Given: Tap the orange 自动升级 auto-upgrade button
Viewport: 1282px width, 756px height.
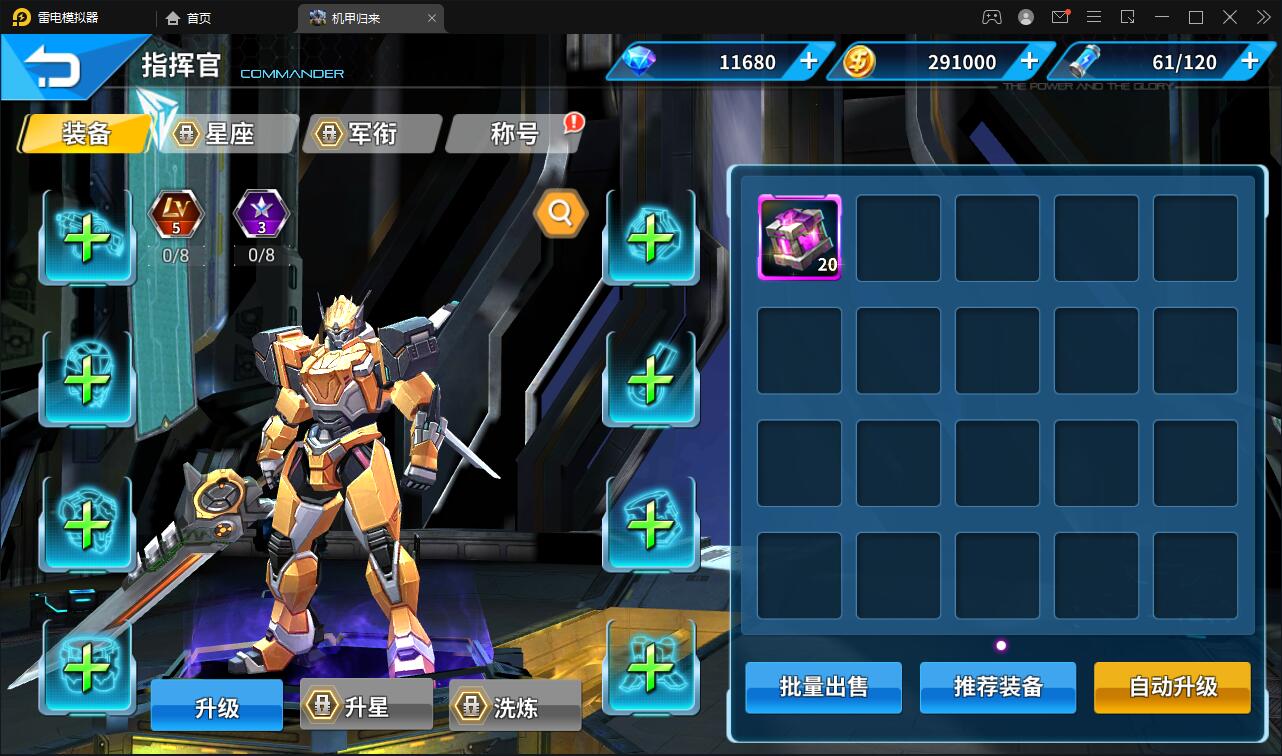Looking at the screenshot, I should click(1172, 688).
